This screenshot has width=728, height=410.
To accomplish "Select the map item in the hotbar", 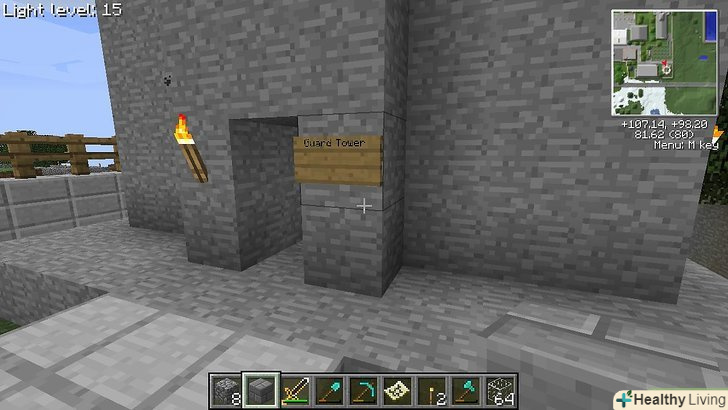I will [x=397, y=390].
